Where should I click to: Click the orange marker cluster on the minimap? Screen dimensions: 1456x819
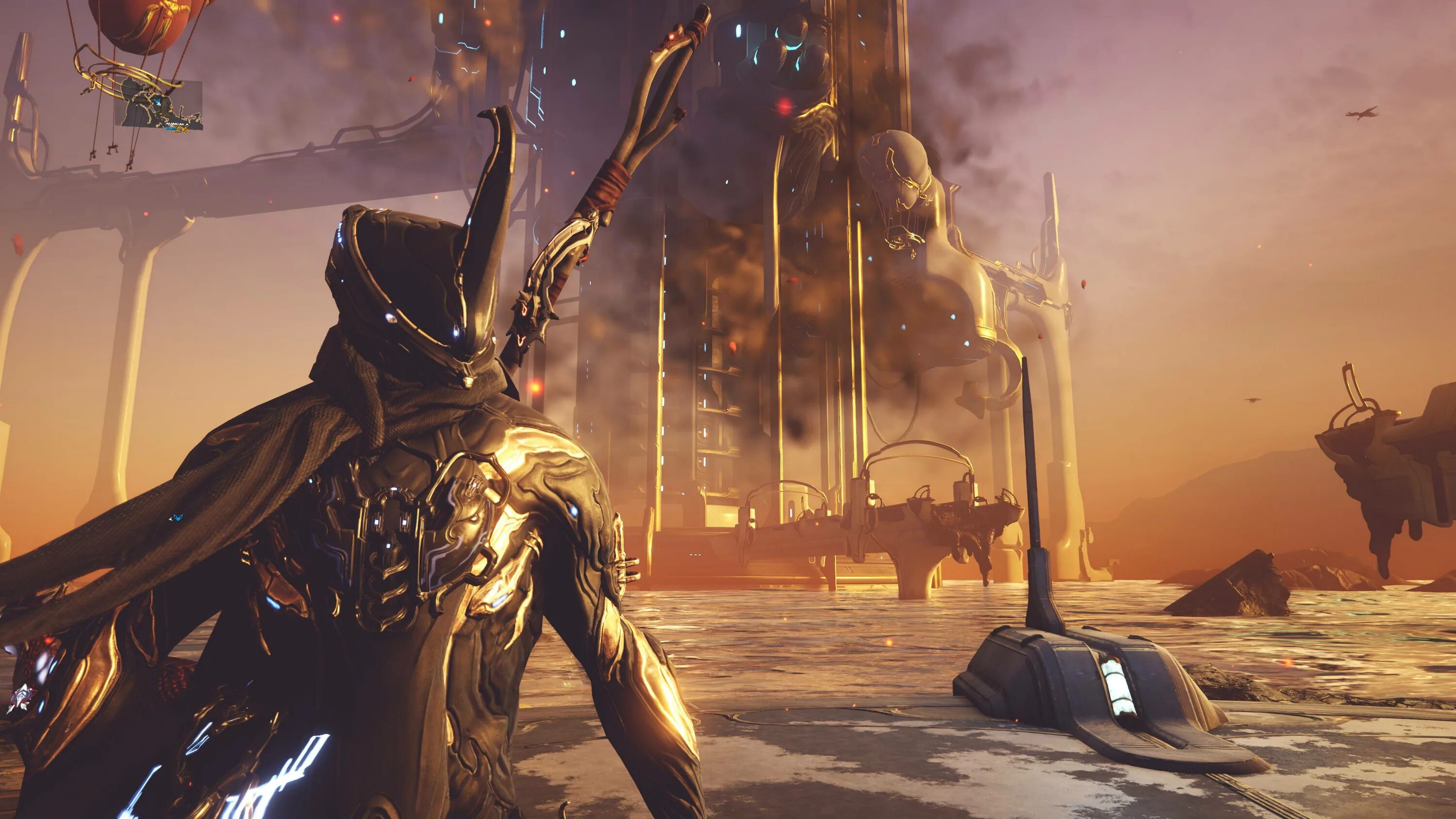point(182,129)
